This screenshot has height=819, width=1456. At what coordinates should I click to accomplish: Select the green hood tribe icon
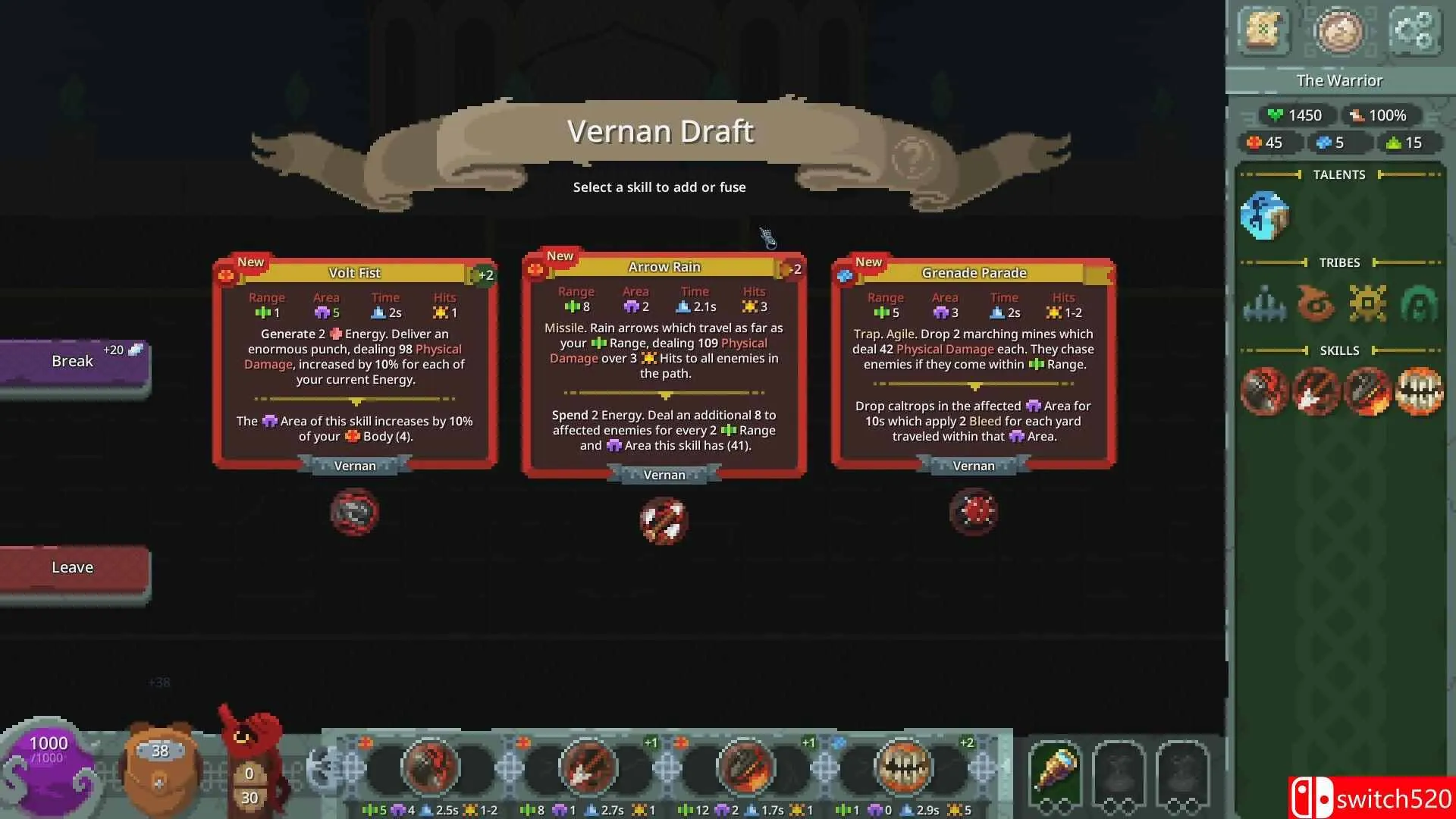[1418, 302]
